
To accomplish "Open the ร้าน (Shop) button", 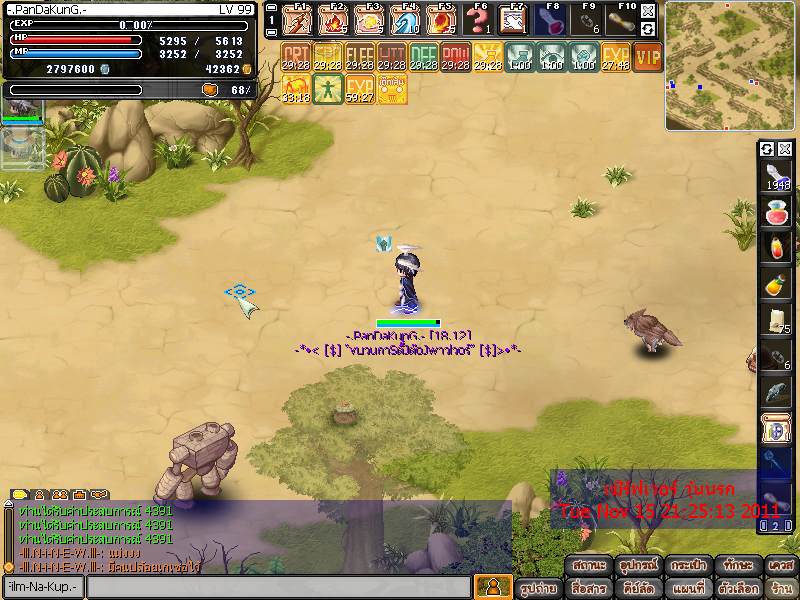I will pyautogui.click(x=782, y=589).
